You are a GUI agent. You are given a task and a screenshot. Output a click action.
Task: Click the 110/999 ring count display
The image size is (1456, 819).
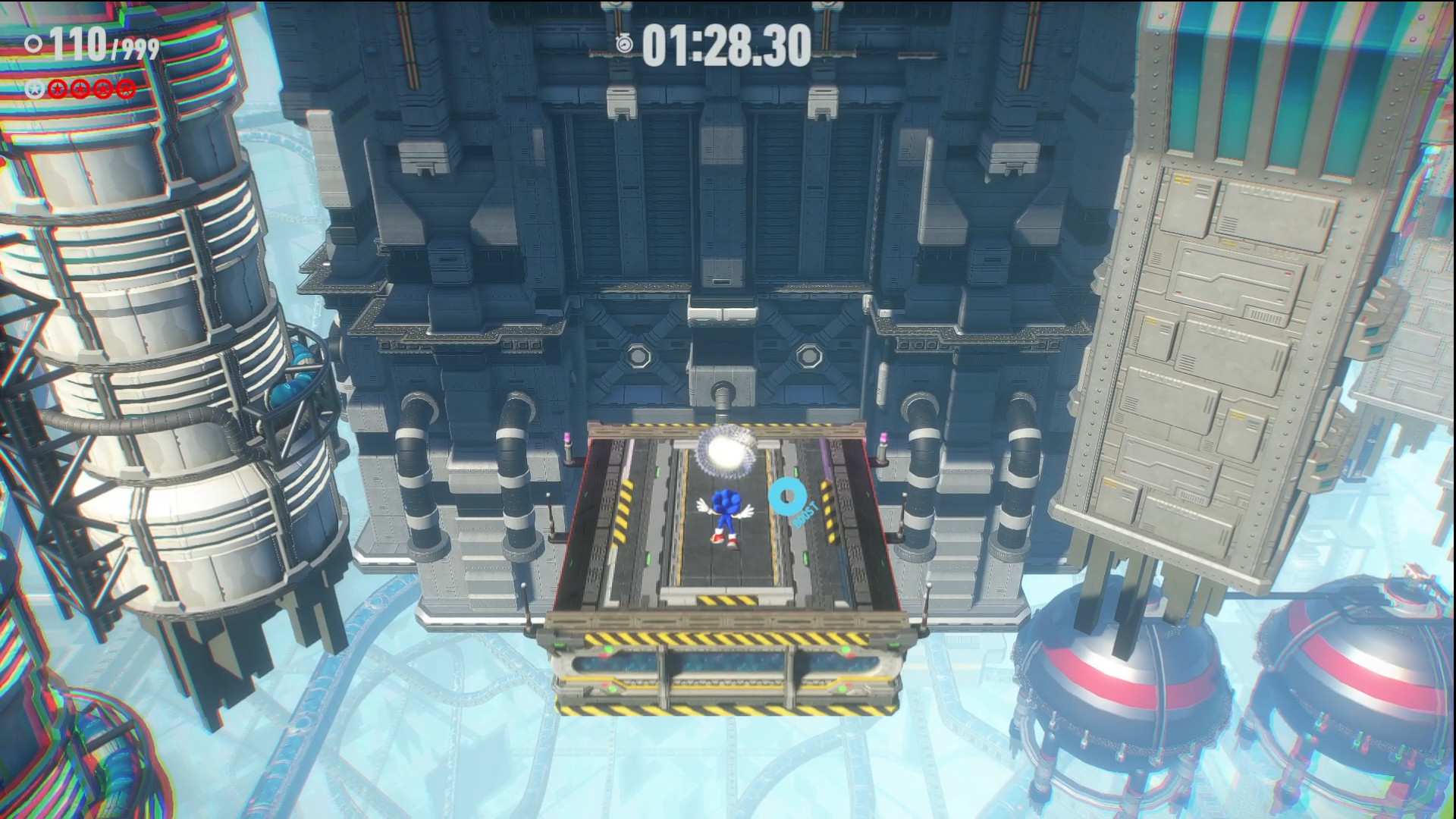click(x=99, y=45)
